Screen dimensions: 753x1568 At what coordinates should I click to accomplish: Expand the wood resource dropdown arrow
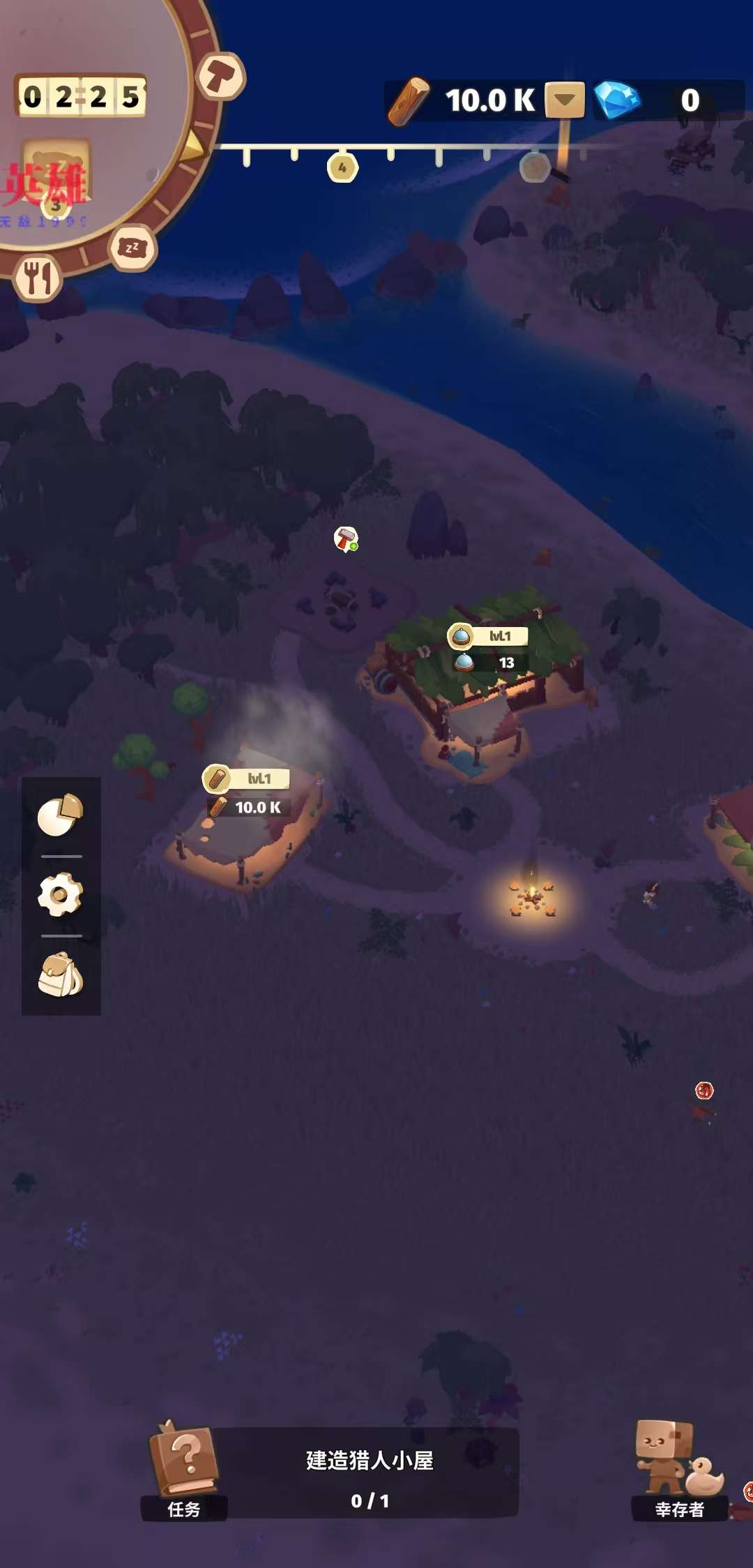[565, 100]
